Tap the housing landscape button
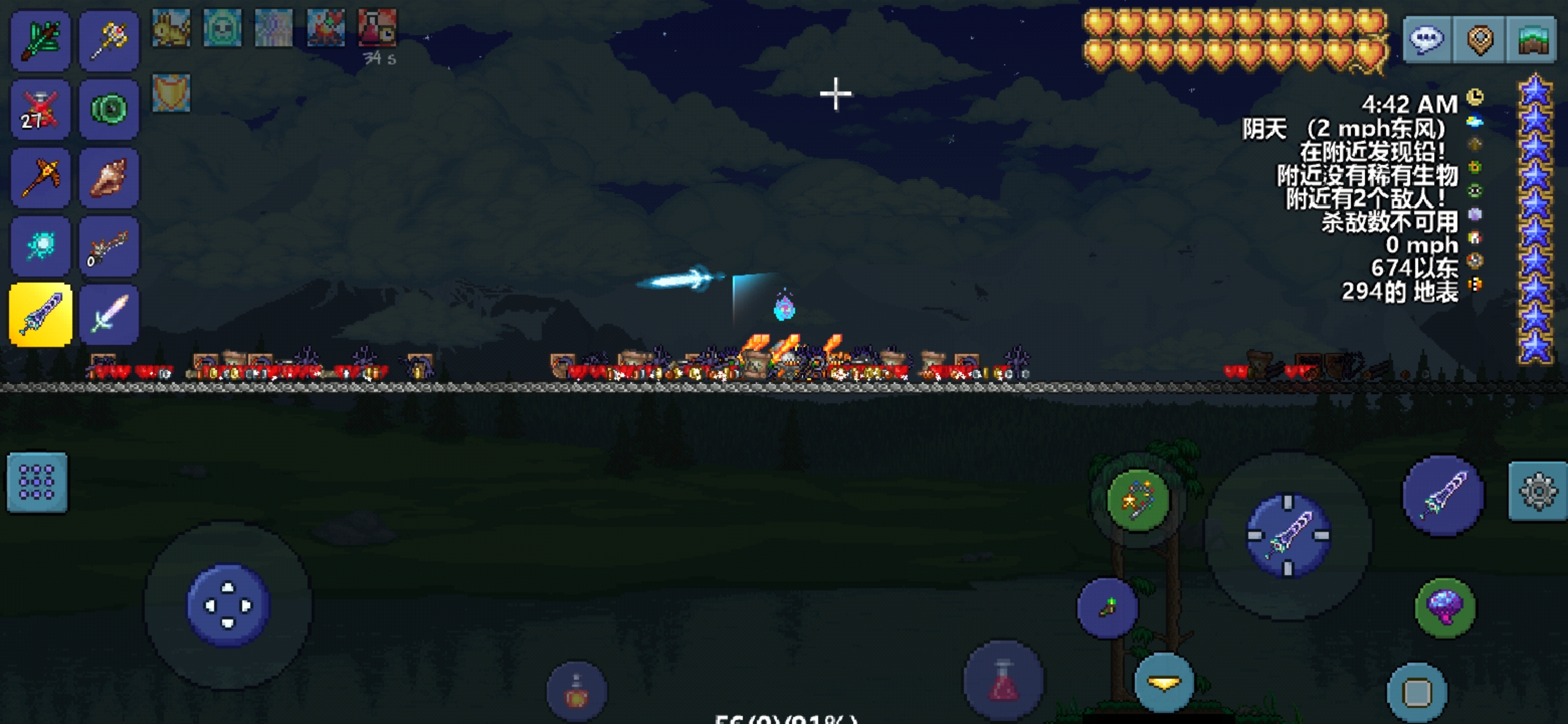 click(x=1532, y=40)
